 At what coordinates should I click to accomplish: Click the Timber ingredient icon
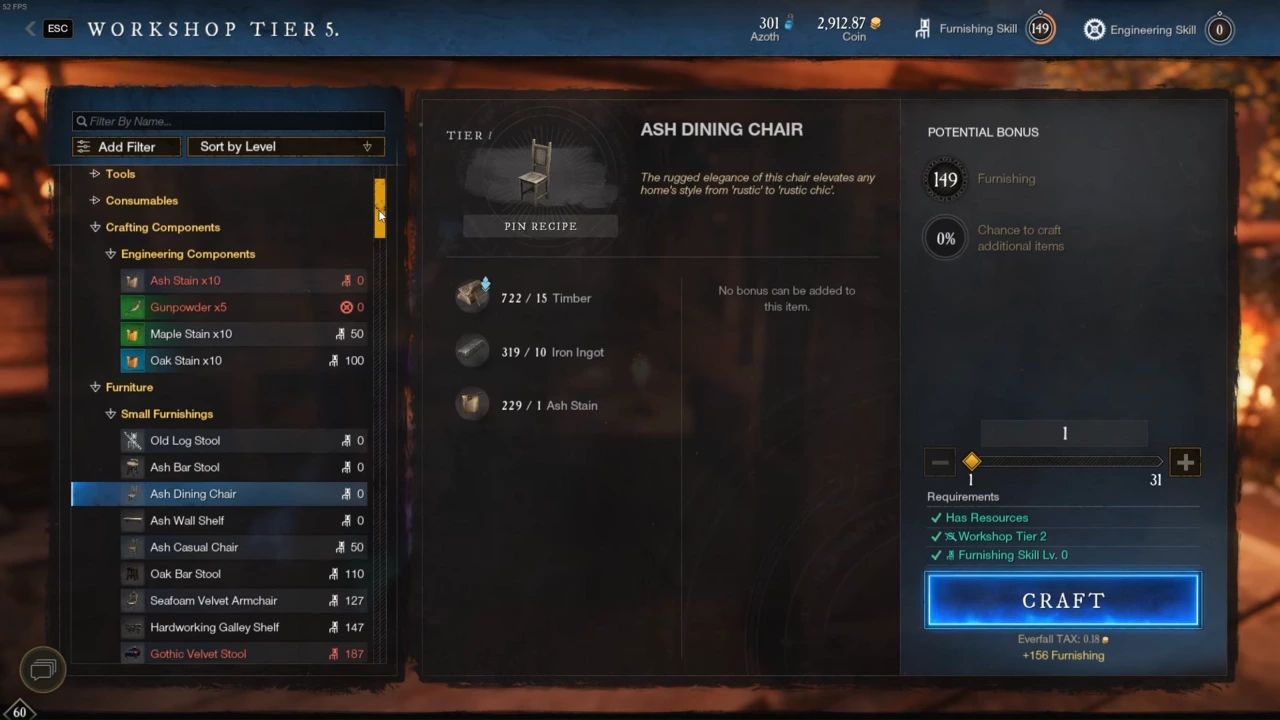pyautogui.click(x=471, y=296)
